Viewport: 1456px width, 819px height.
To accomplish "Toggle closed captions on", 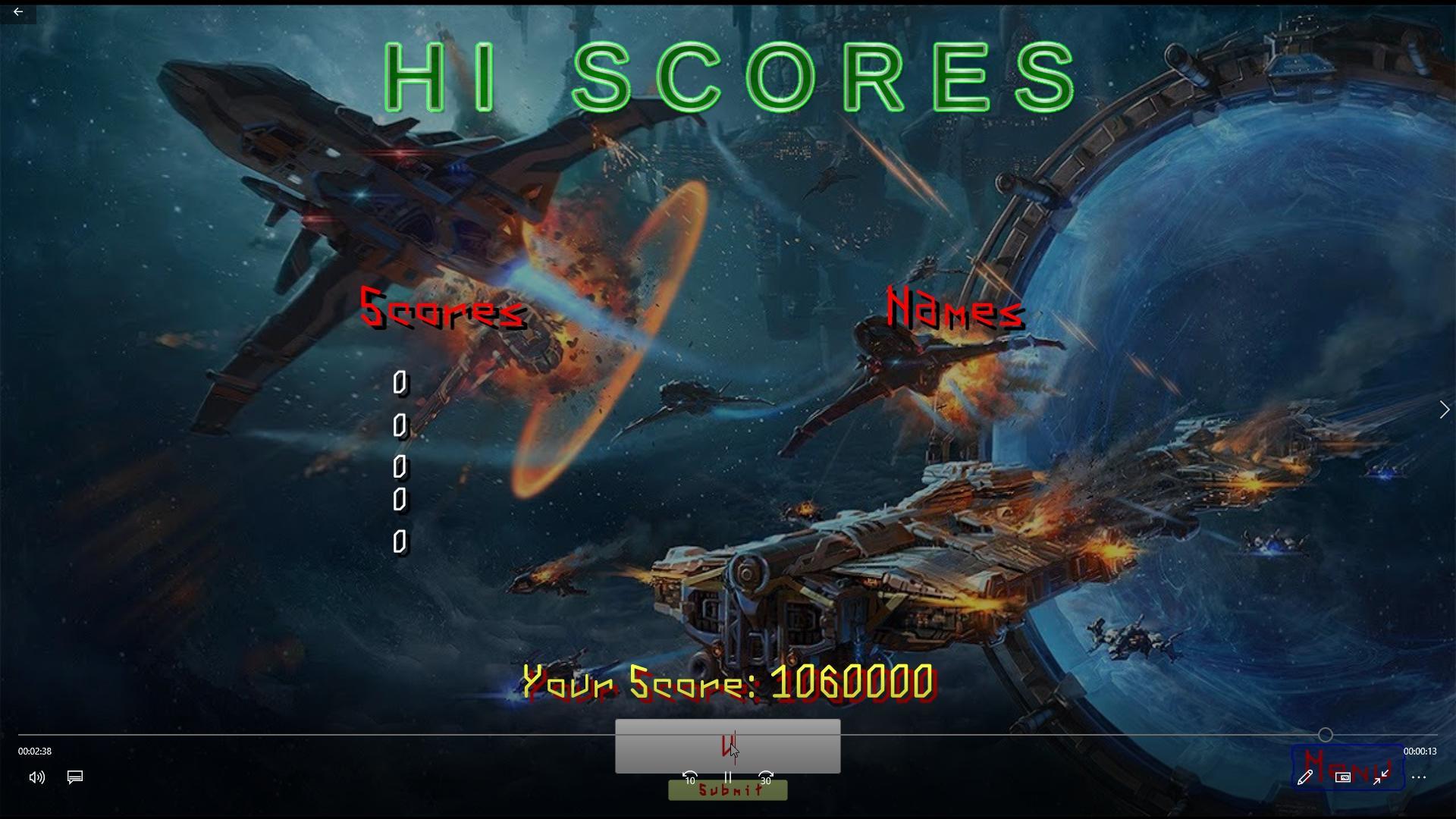I will click(74, 777).
